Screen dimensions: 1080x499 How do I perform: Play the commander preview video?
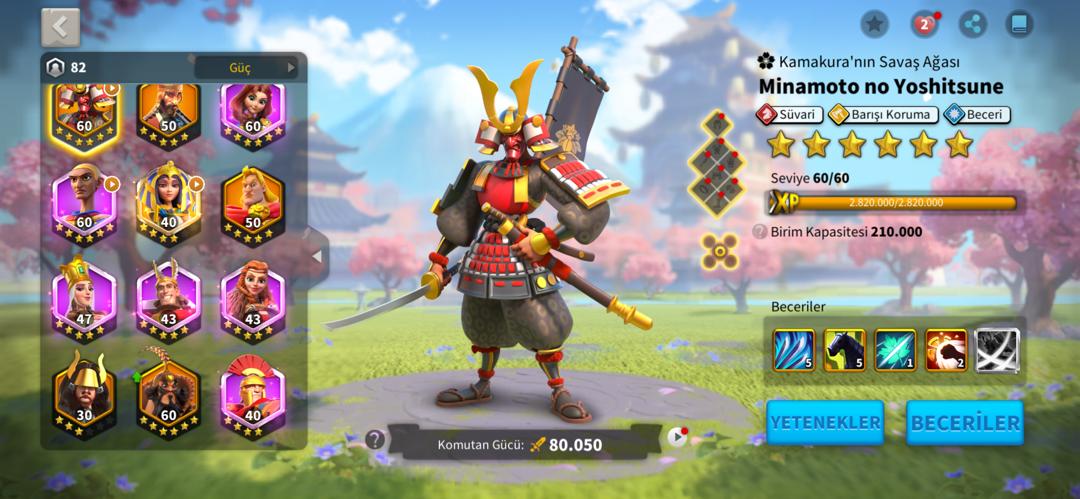coord(677,437)
